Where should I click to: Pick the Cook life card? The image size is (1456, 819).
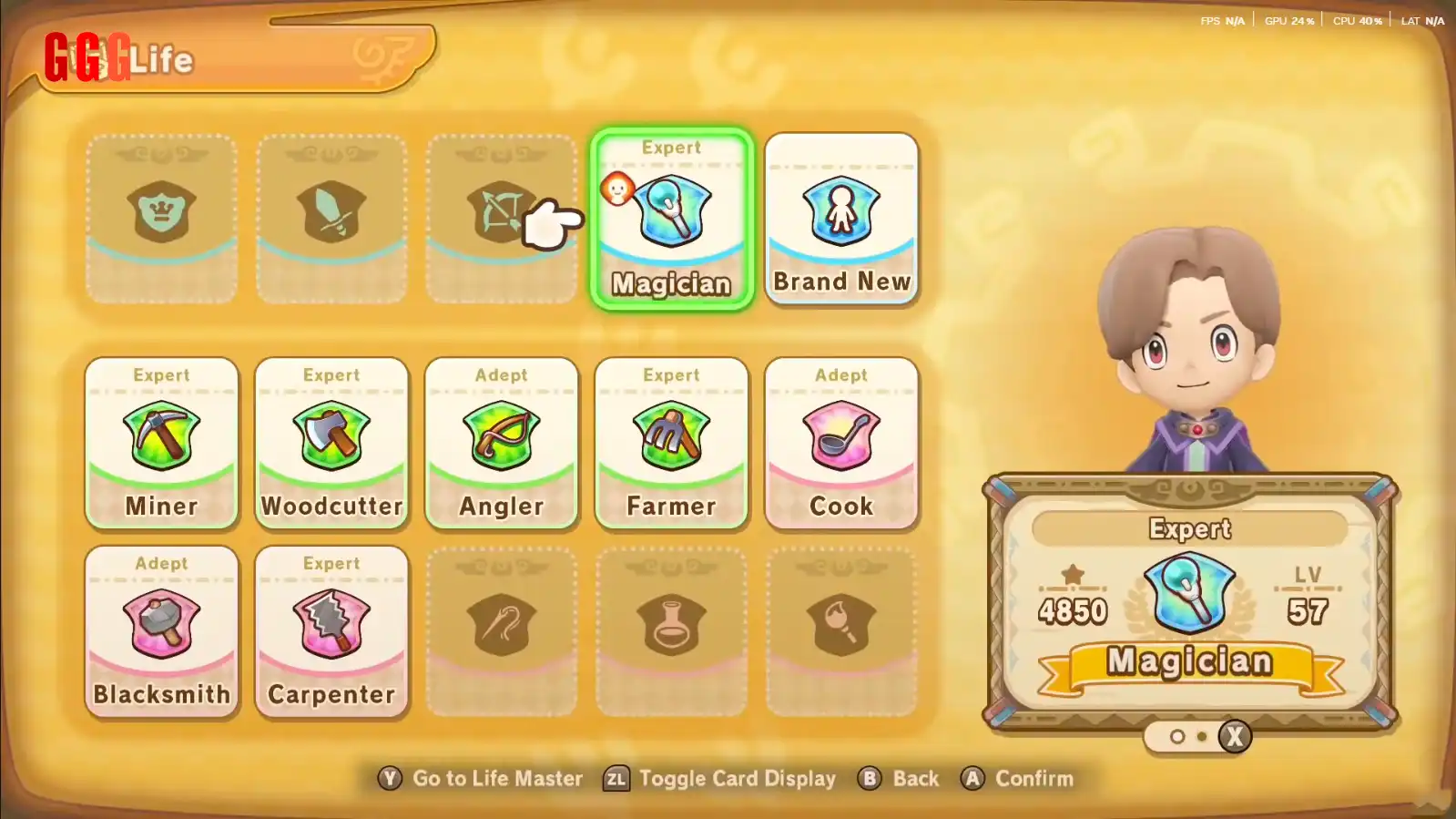click(x=841, y=443)
